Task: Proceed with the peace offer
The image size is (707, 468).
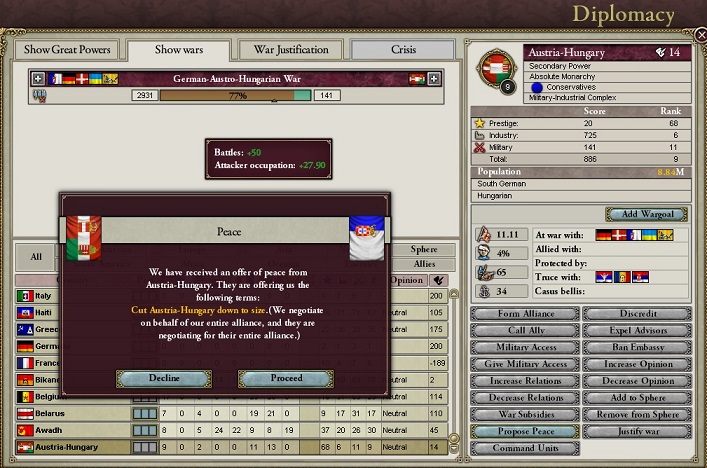Action: 285,378
